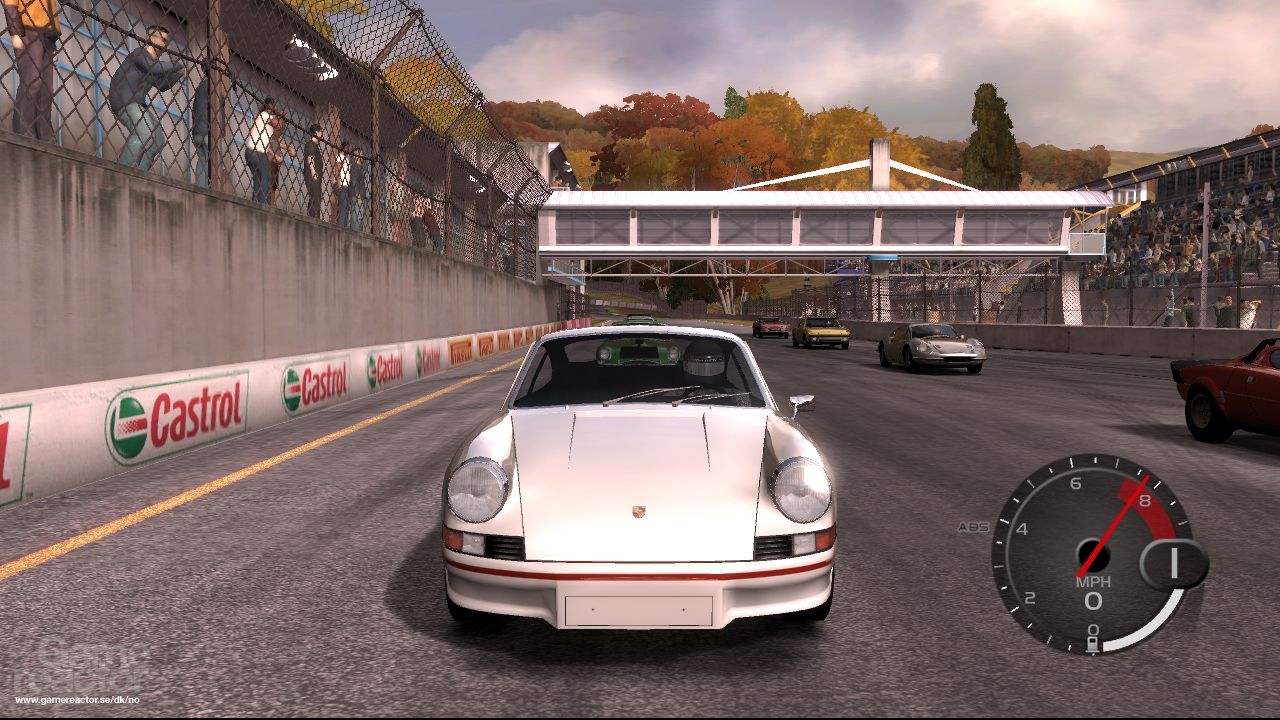Click the tachometer 8 marking
Image resolution: width=1280 pixels, height=720 pixels.
pyautogui.click(x=1145, y=501)
